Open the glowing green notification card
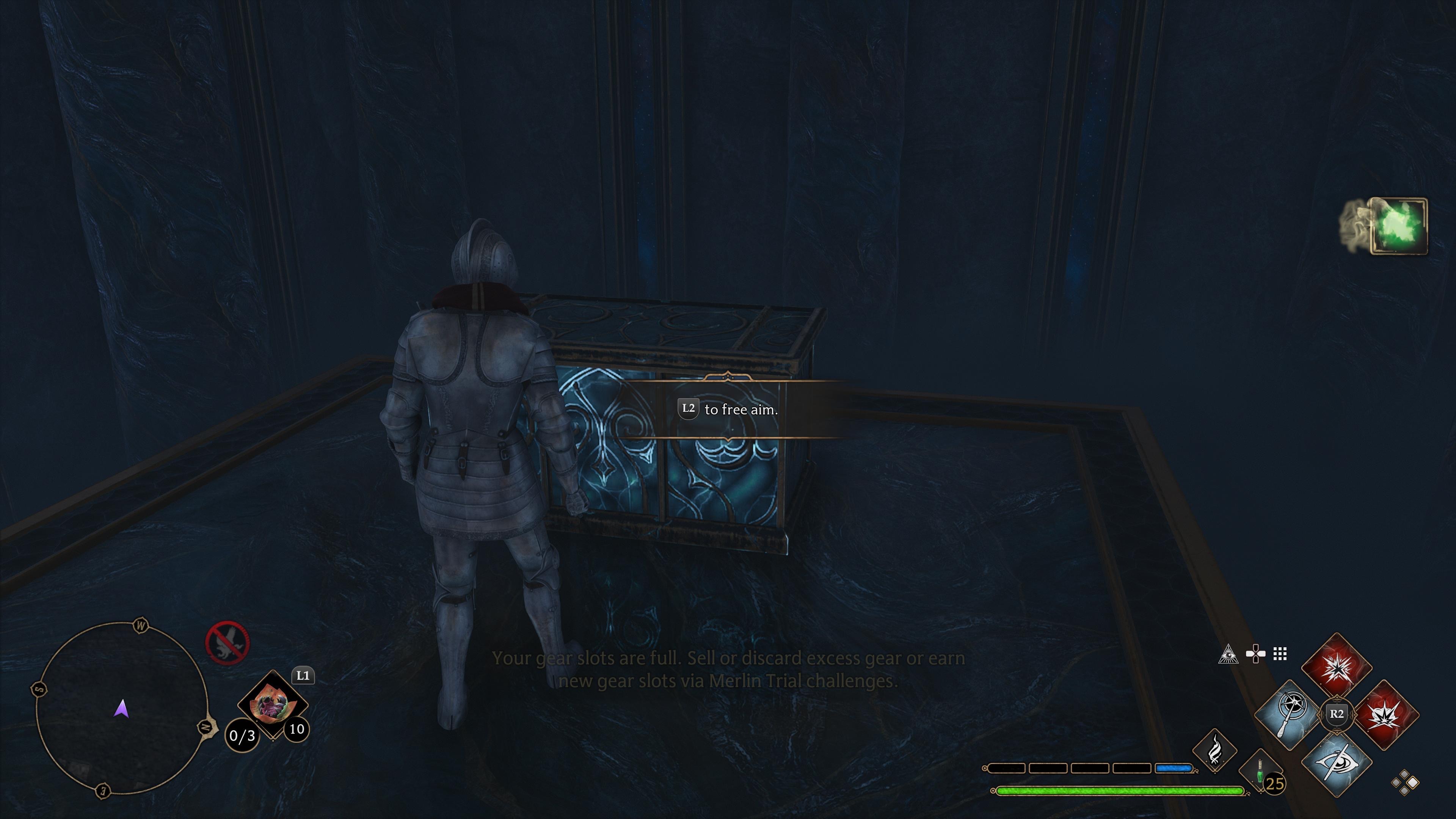Image resolution: width=1456 pixels, height=819 pixels. coord(1398,226)
